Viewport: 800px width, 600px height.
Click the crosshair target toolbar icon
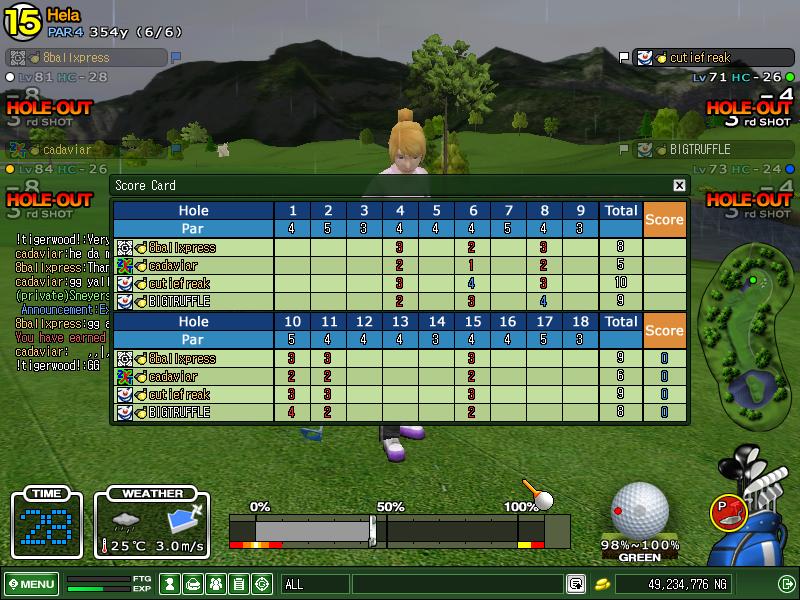[x=263, y=584]
